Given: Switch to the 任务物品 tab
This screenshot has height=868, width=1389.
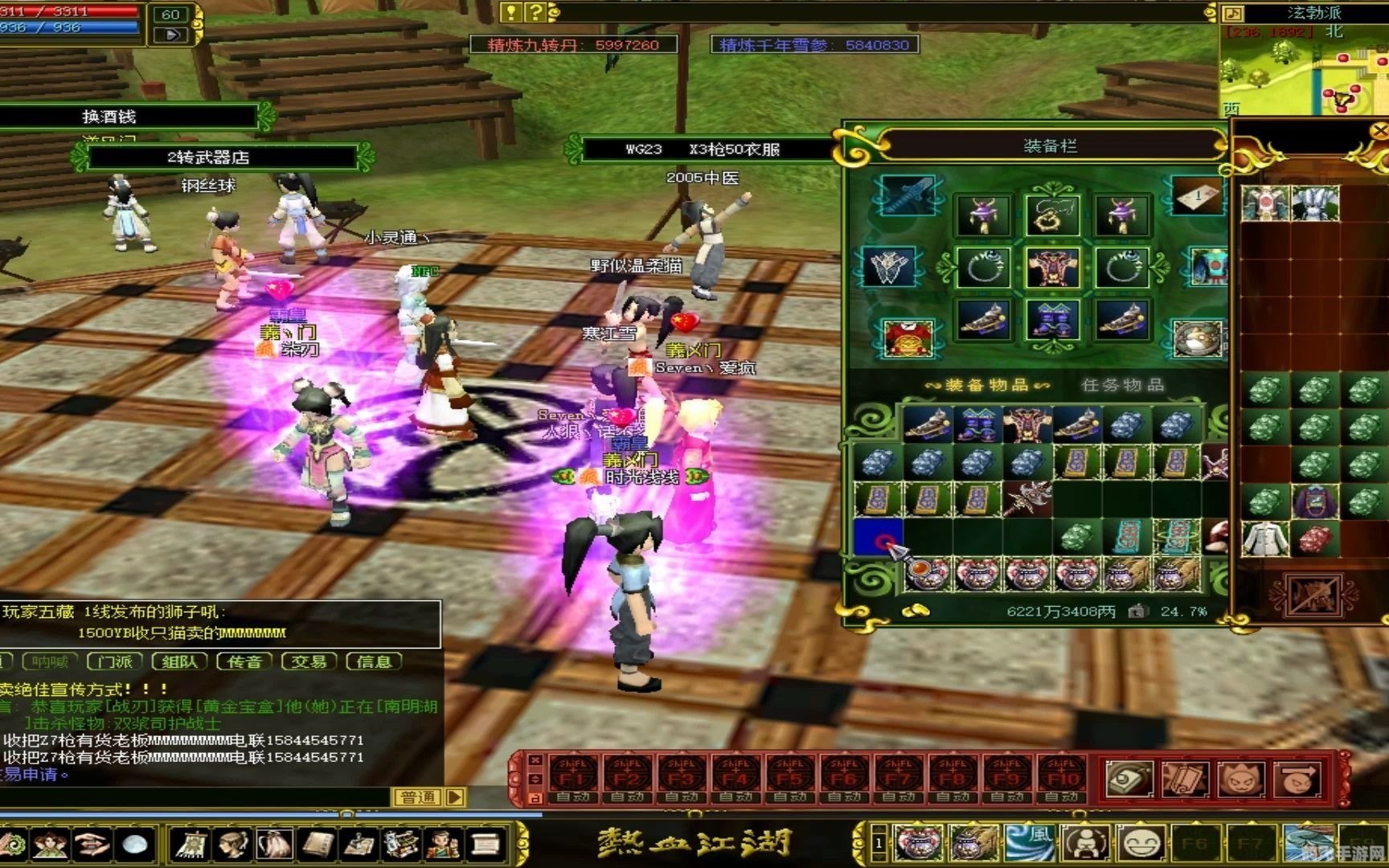Looking at the screenshot, I should 1122,385.
